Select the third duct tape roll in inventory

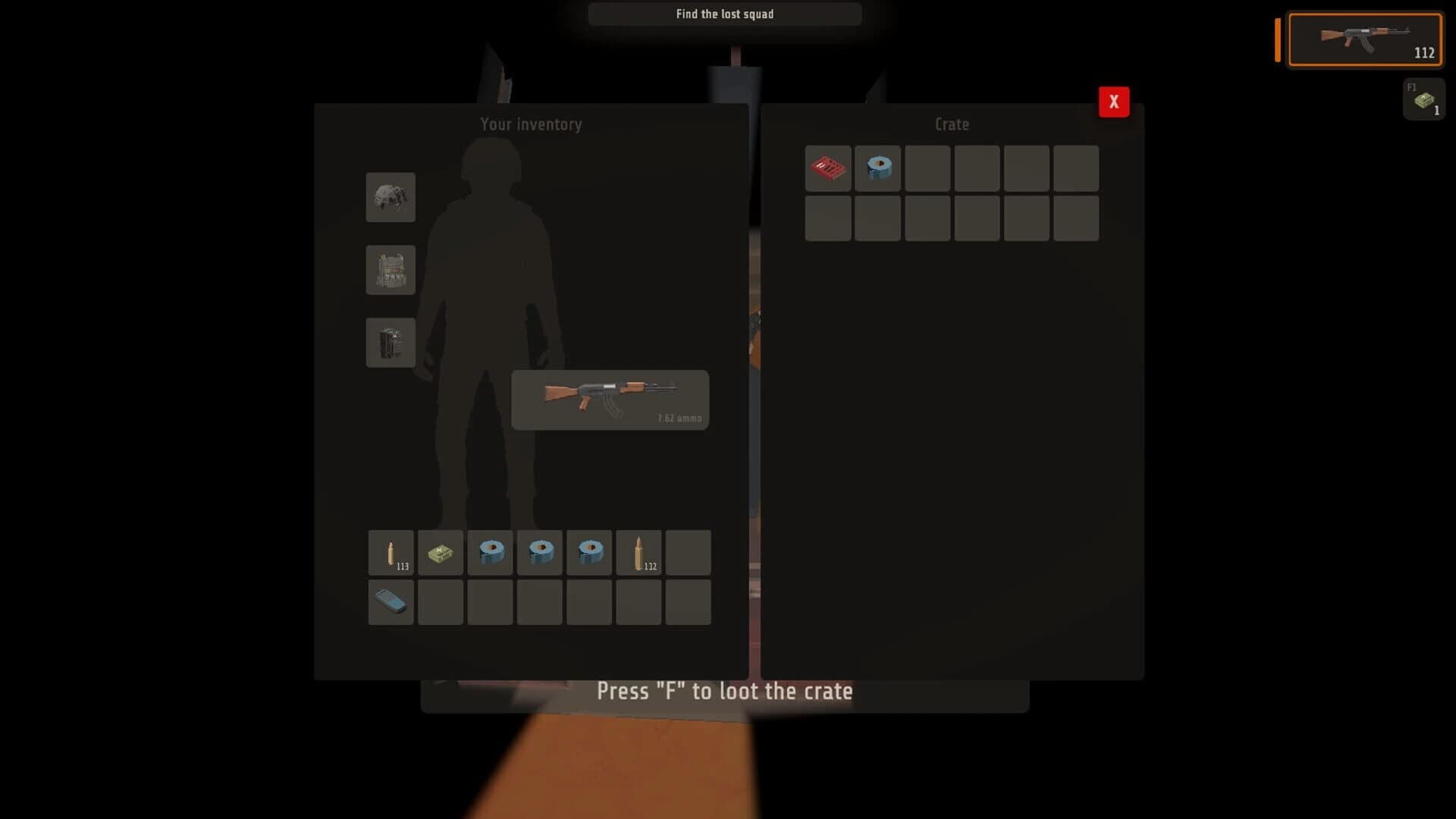tap(589, 552)
